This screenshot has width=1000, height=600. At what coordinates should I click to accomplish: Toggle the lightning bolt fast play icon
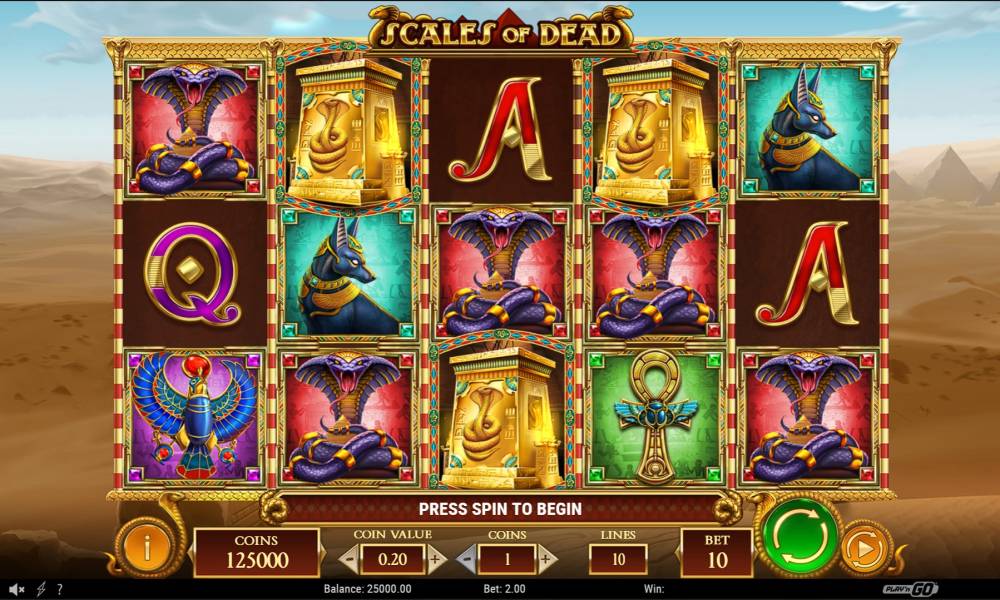click(41, 589)
